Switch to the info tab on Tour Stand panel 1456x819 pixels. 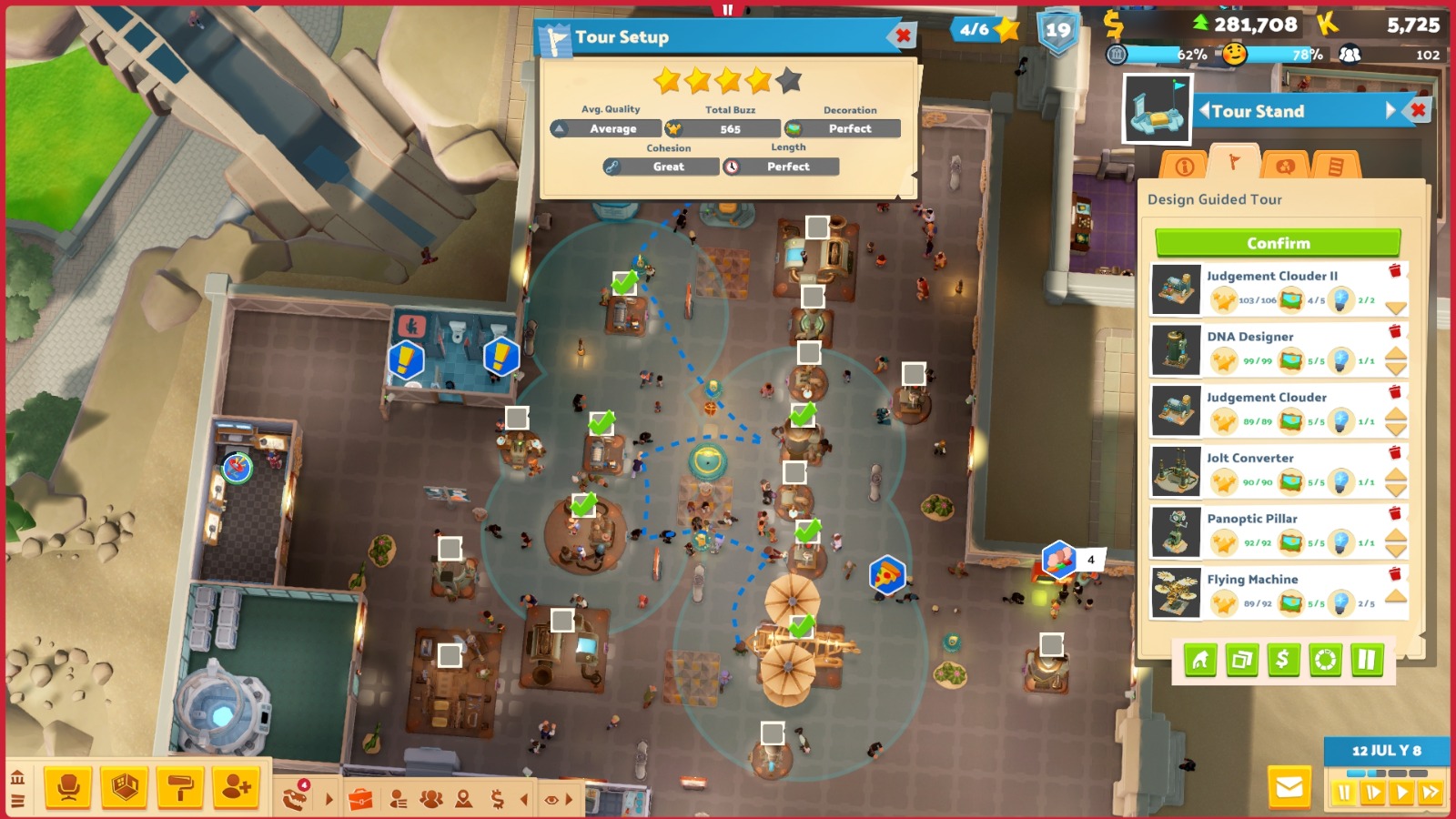(1185, 166)
